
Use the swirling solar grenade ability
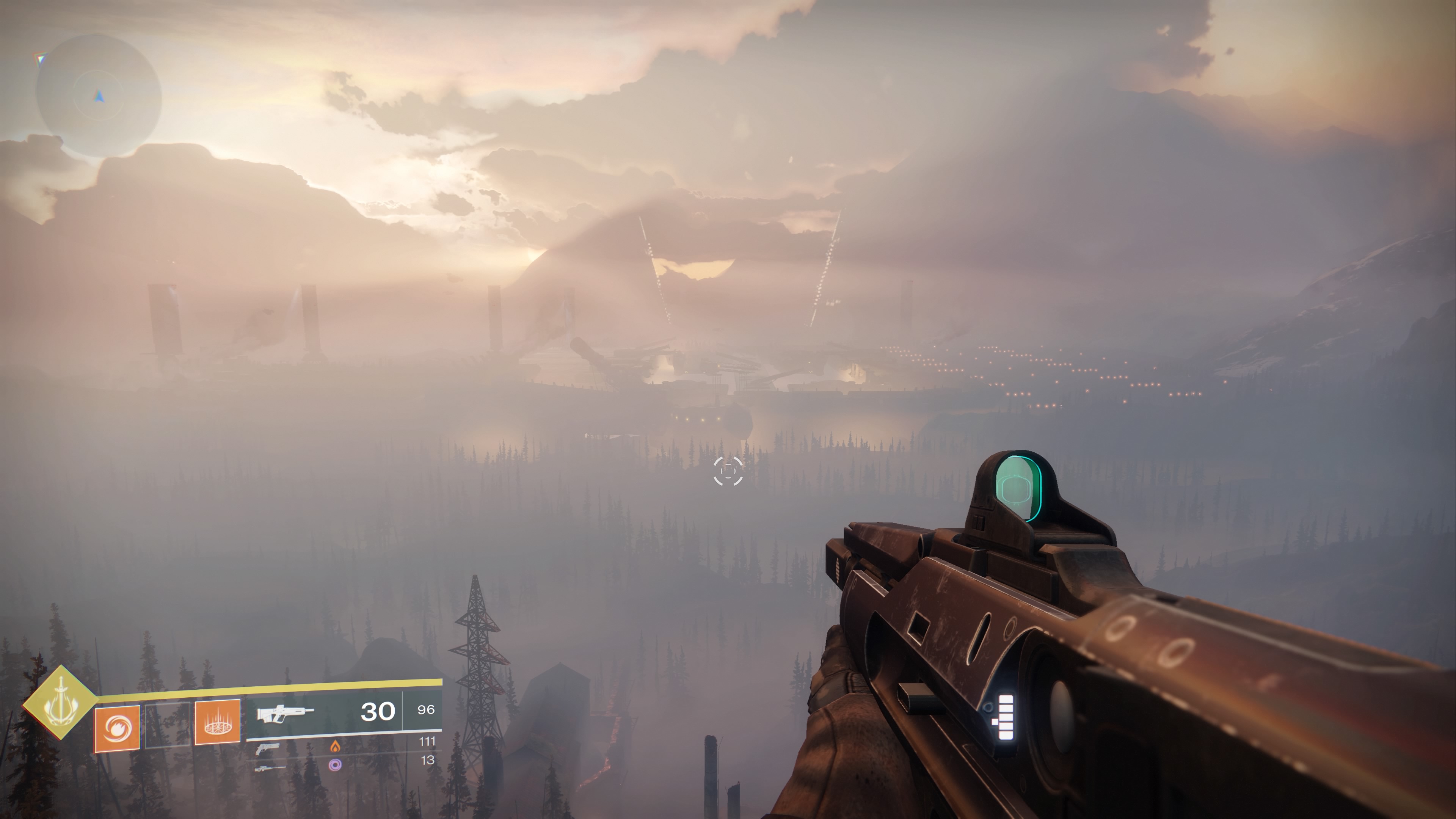tap(117, 728)
